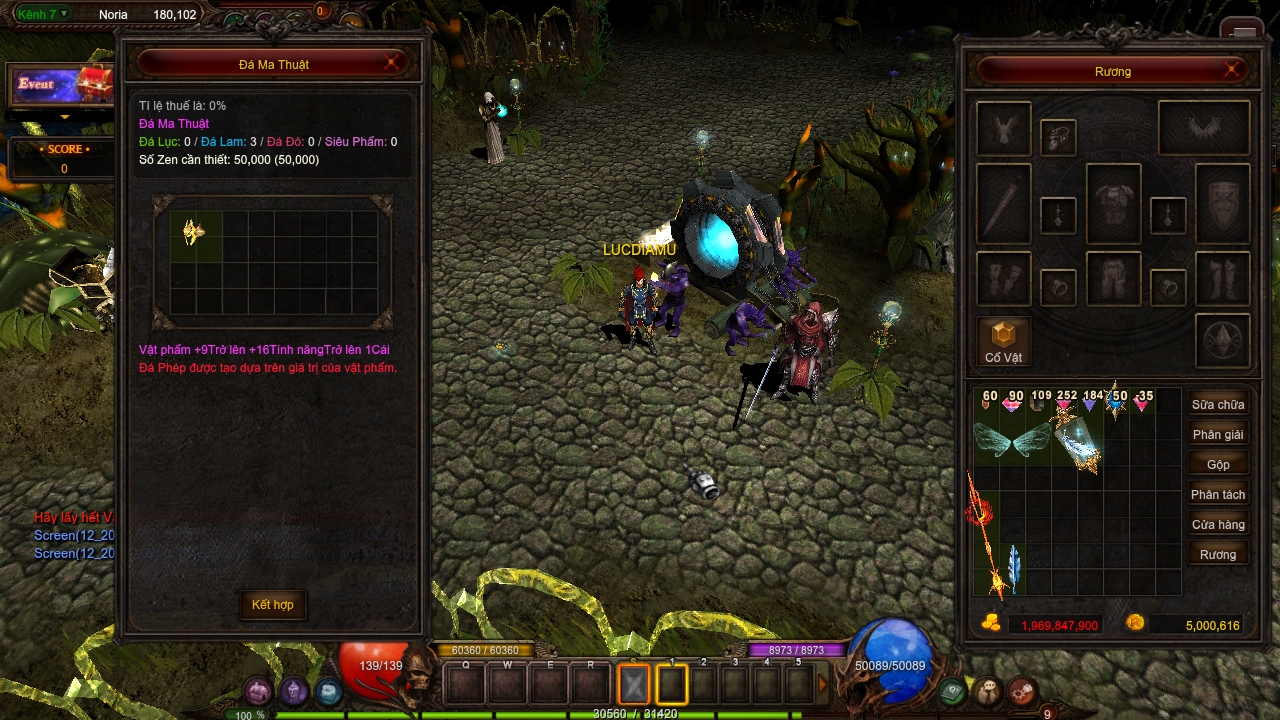The height and width of the screenshot is (720, 1280).
Task: Click the Kết hợp combine button
Action: [x=272, y=605]
